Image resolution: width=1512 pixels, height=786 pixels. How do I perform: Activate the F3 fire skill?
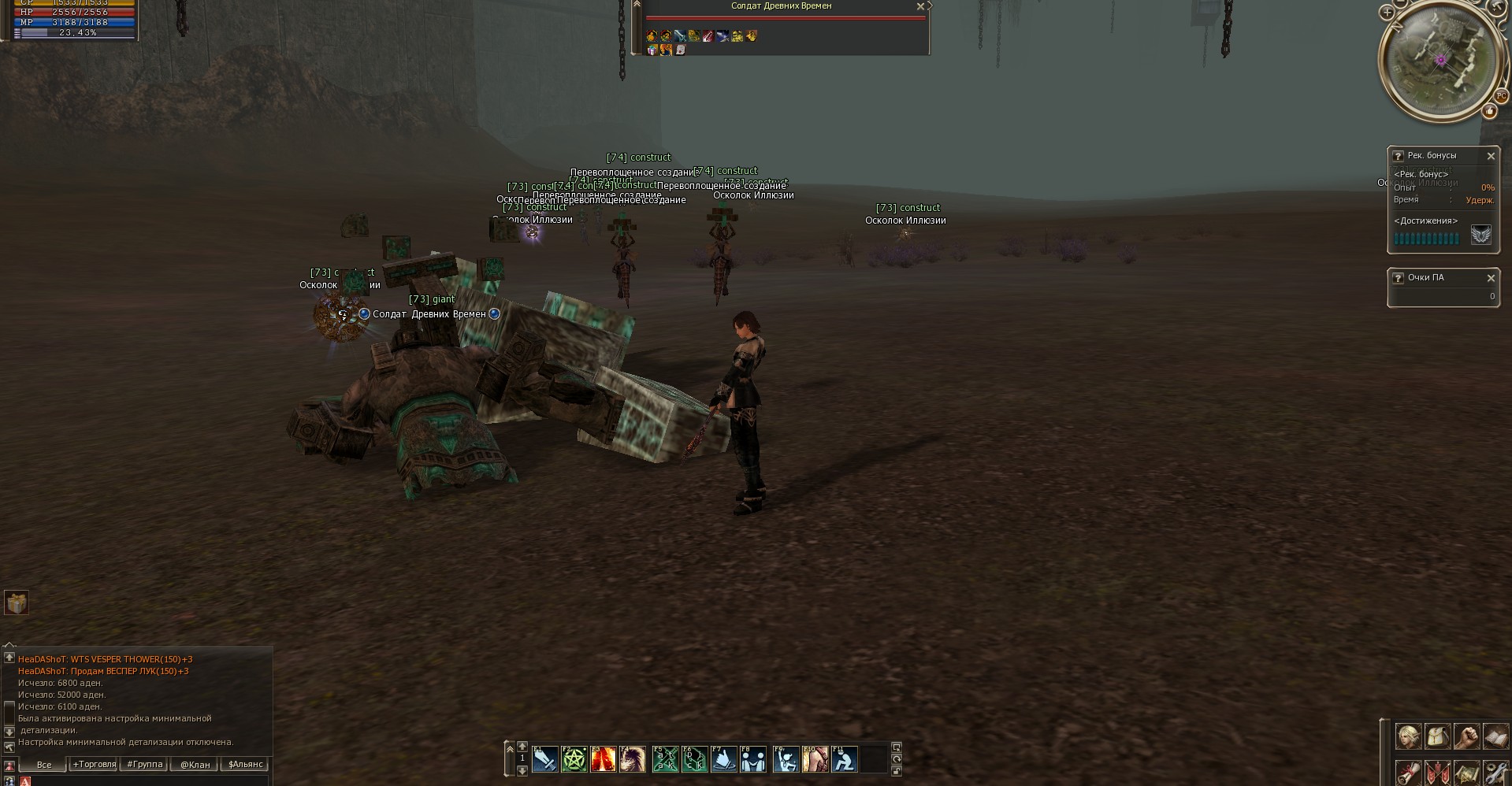pos(604,759)
